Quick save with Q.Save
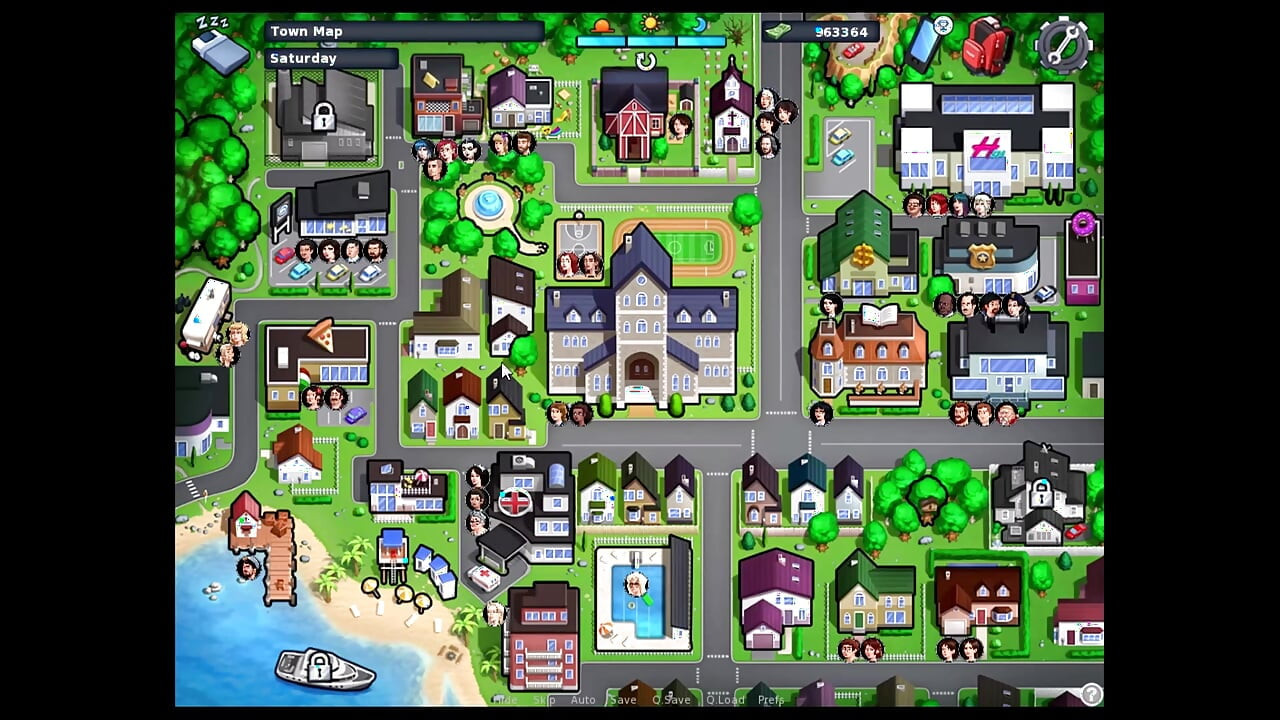The image size is (1280, 720). tap(671, 700)
